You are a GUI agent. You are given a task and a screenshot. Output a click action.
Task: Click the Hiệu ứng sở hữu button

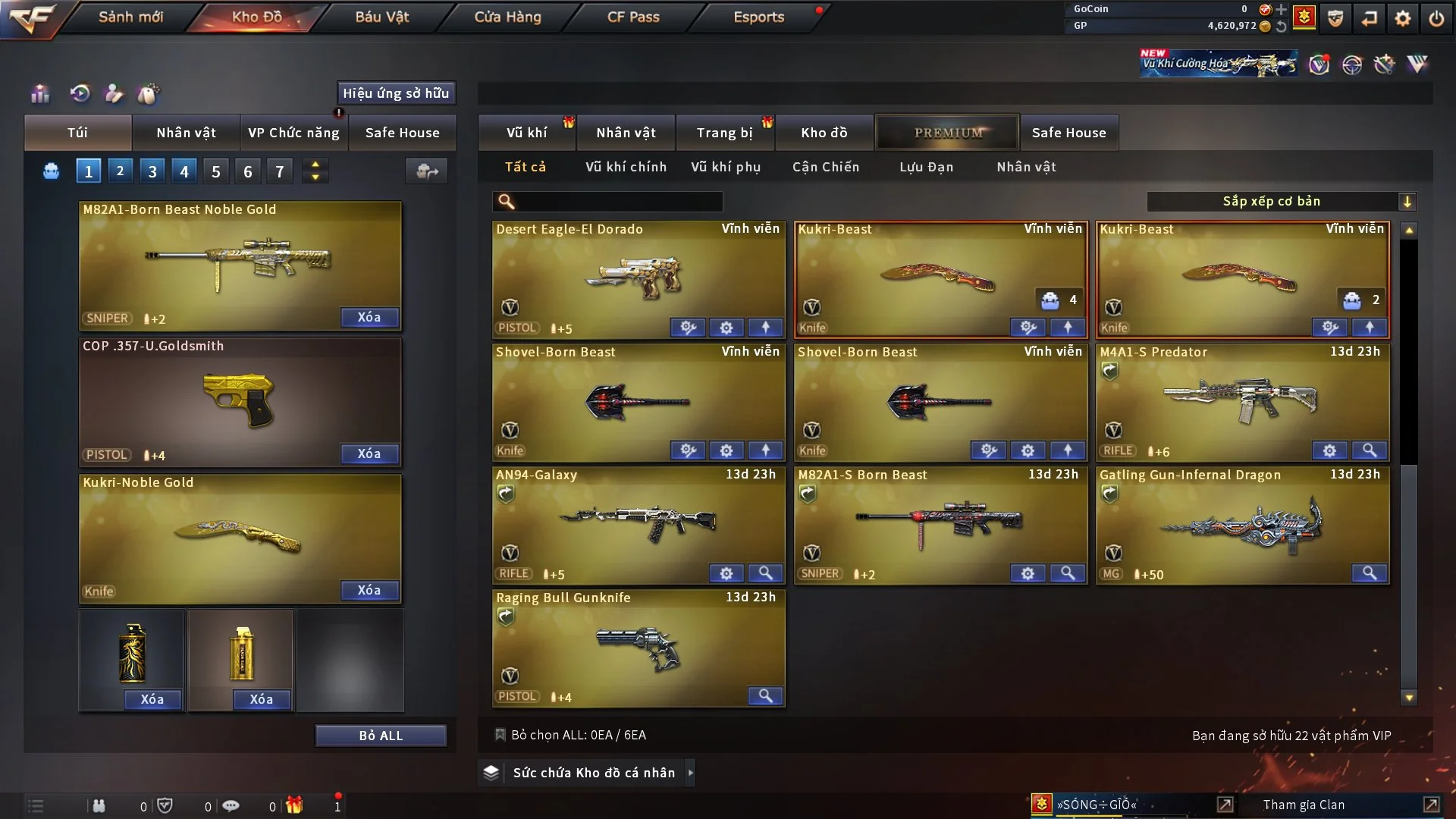tap(396, 93)
